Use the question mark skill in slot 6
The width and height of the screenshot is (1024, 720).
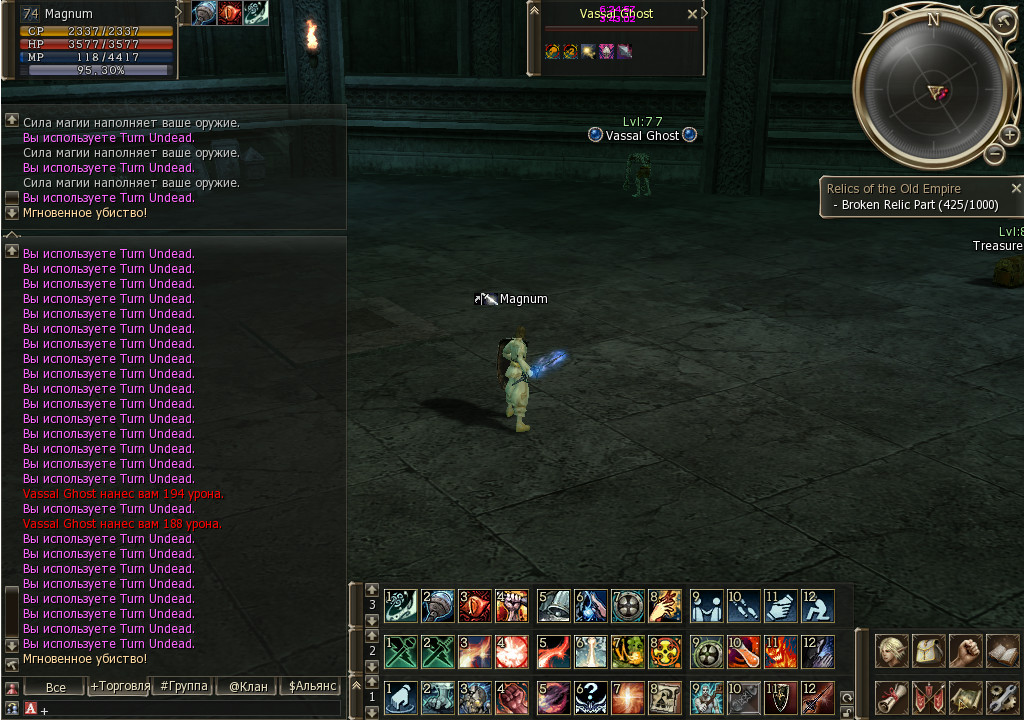click(590, 697)
